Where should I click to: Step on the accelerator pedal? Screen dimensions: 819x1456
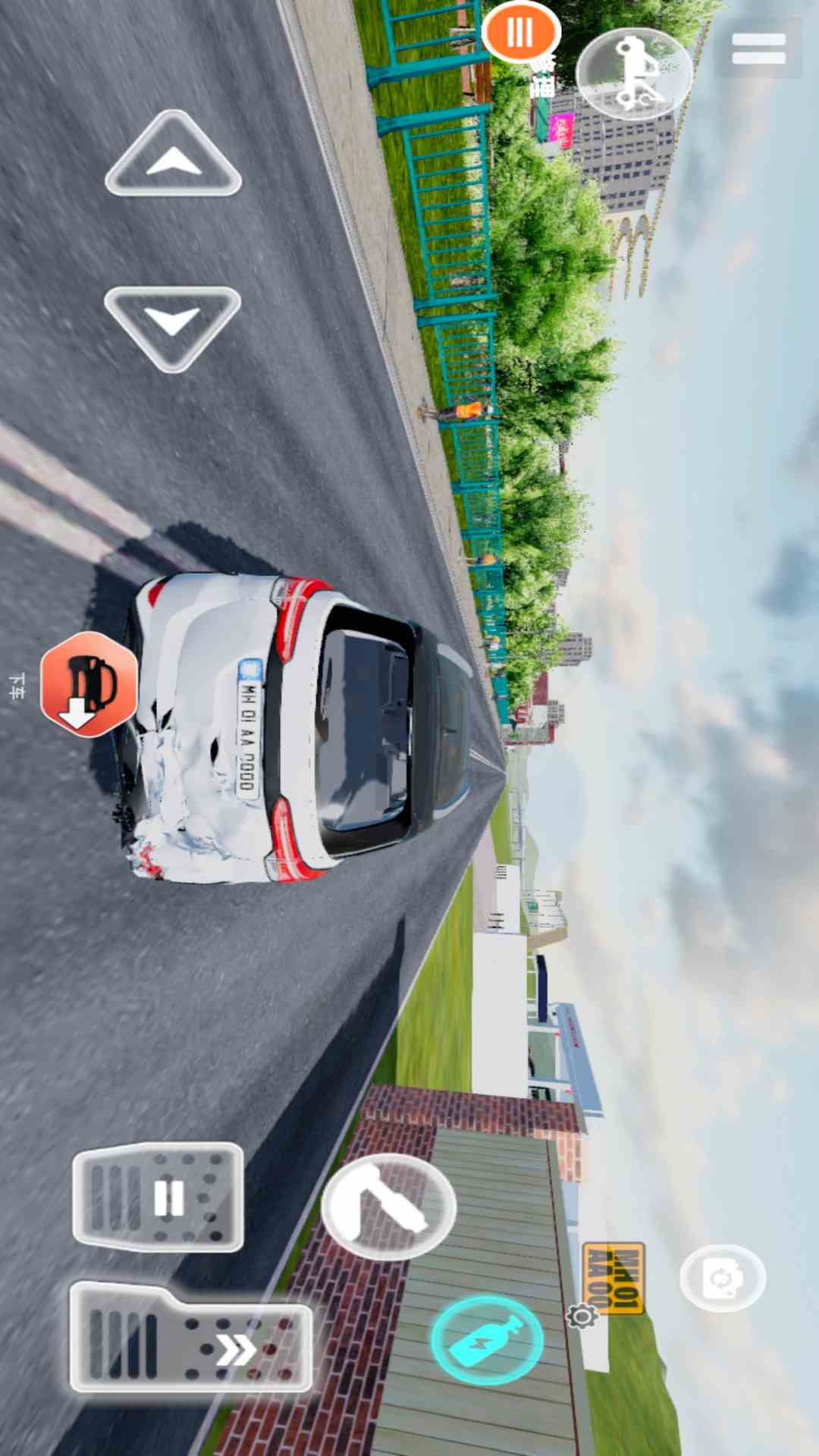click(x=190, y=1338)
